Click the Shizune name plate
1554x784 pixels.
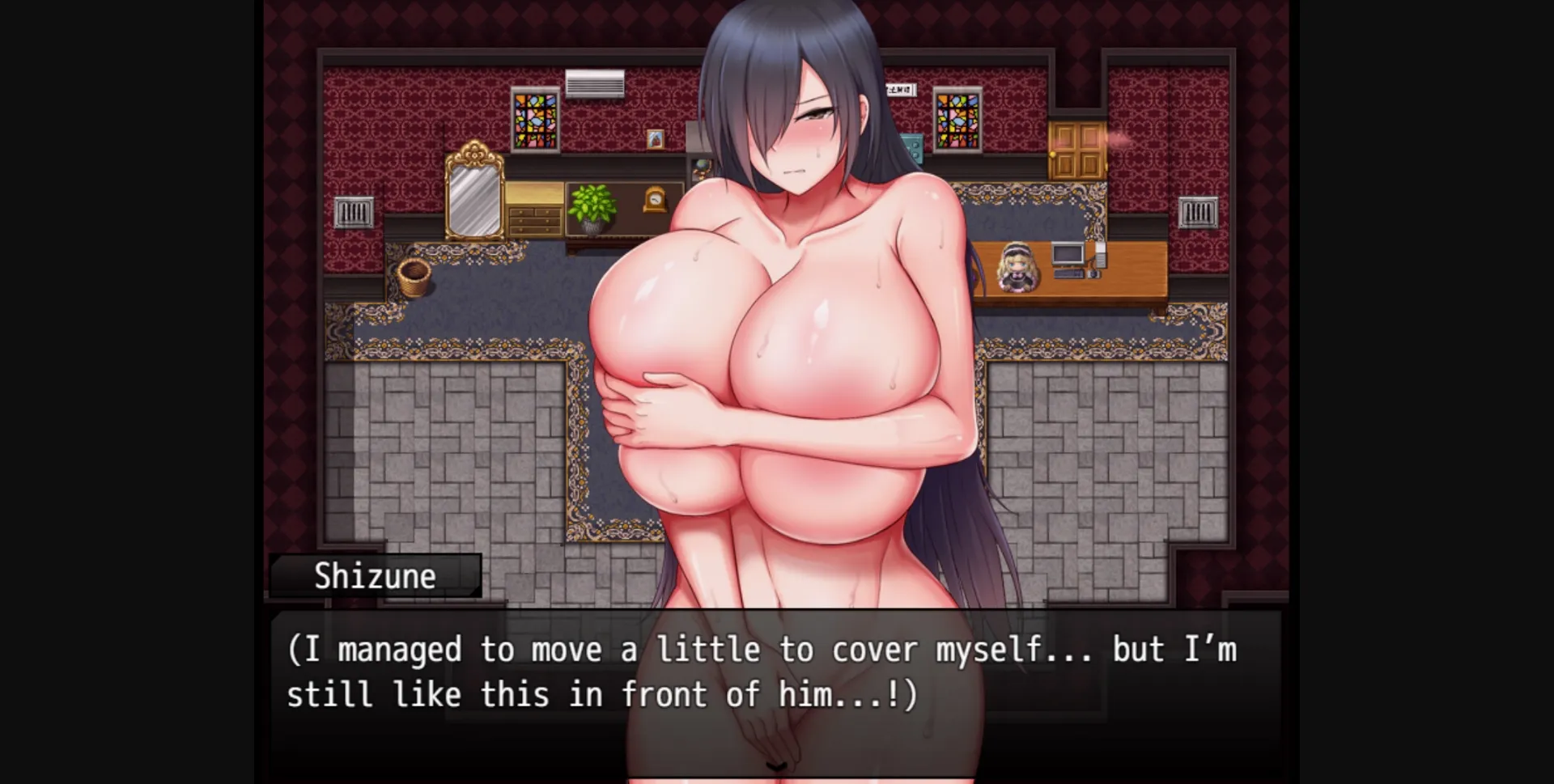point(376,575)
